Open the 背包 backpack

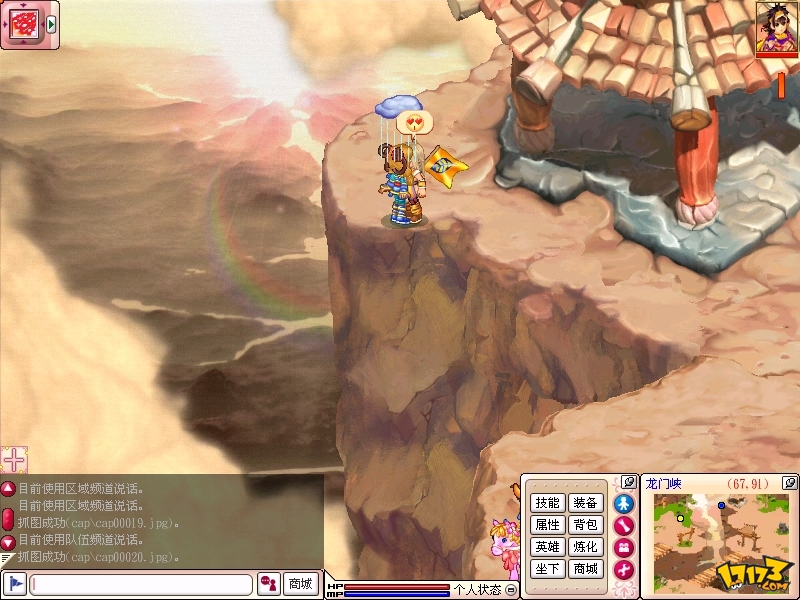click(585, 525)
